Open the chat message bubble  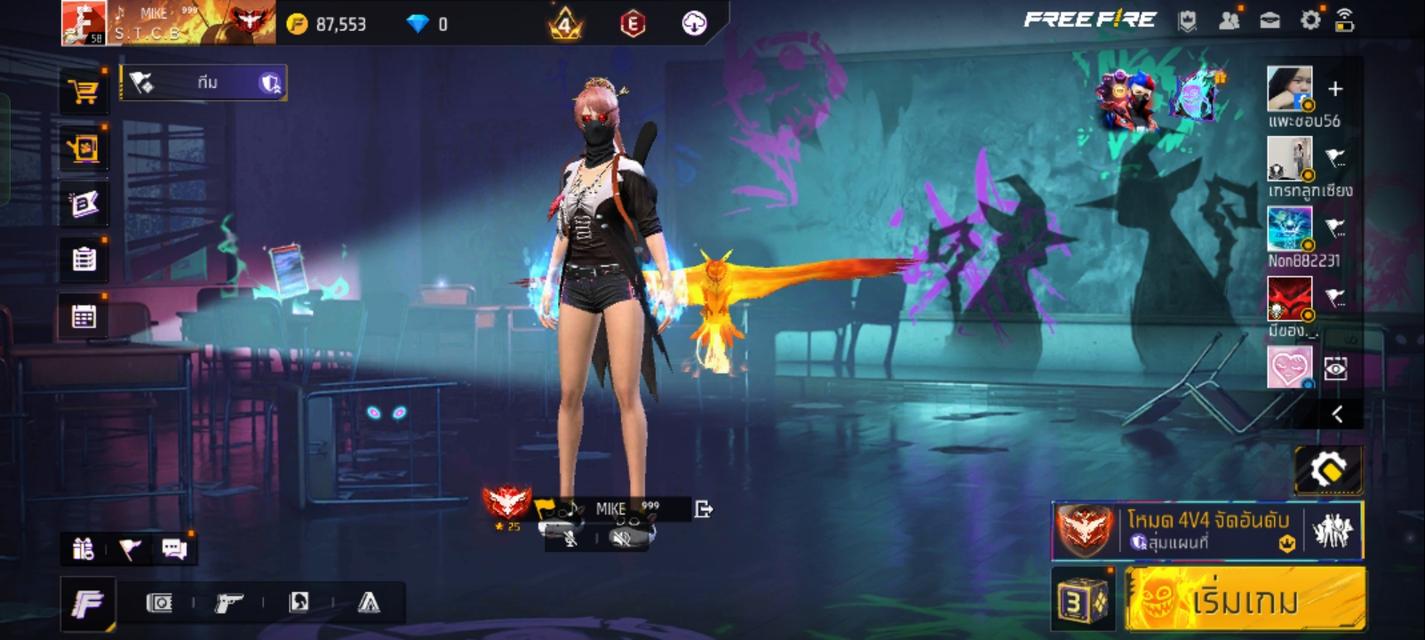(174, 548)
